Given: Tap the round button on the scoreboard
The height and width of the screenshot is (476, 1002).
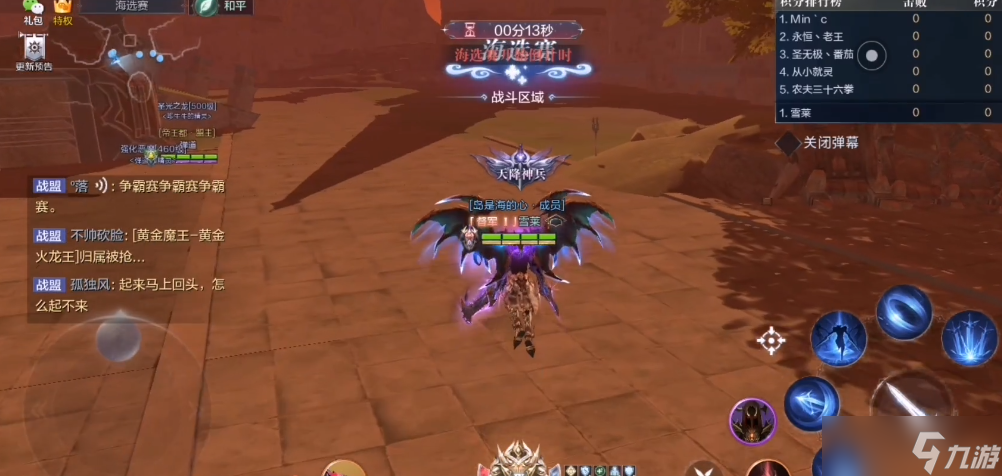Looking at the screenshot, I should pos(873,56).
